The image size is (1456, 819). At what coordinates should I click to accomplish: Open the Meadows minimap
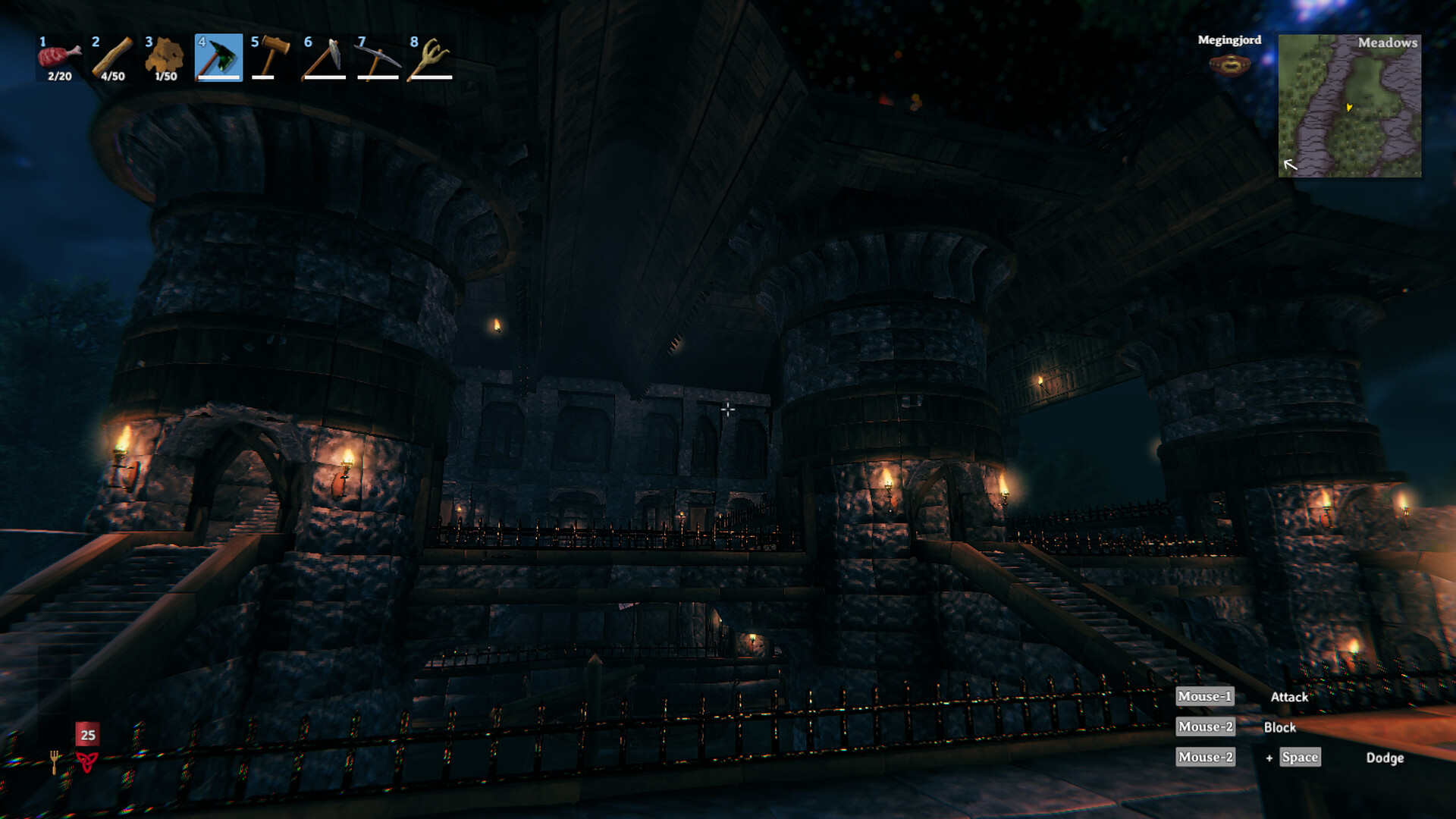pos(1350,106)
